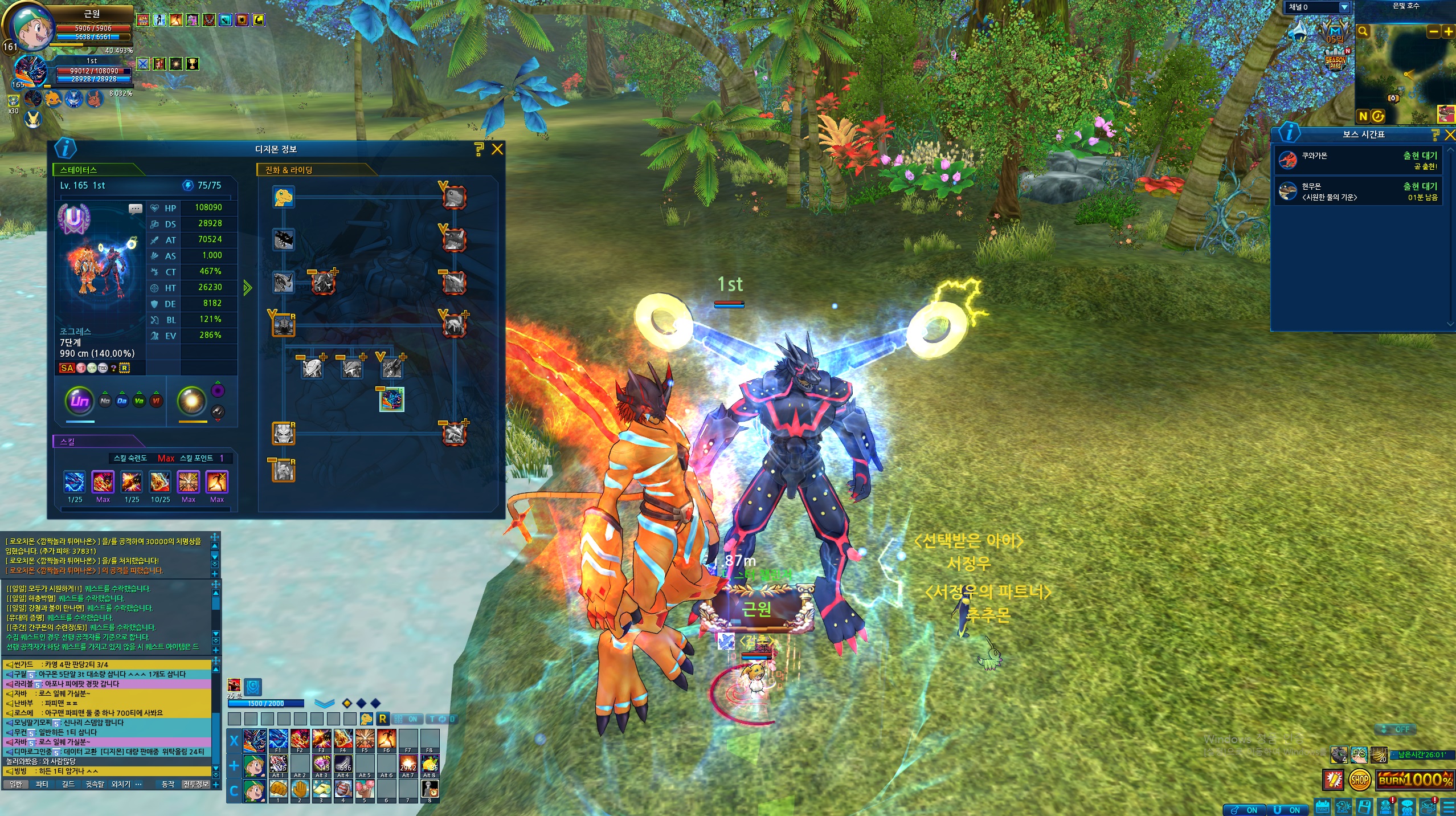Use the item in the Alt 7 slot
Screen dimensions: 1456x816
(x=408, y=765)
